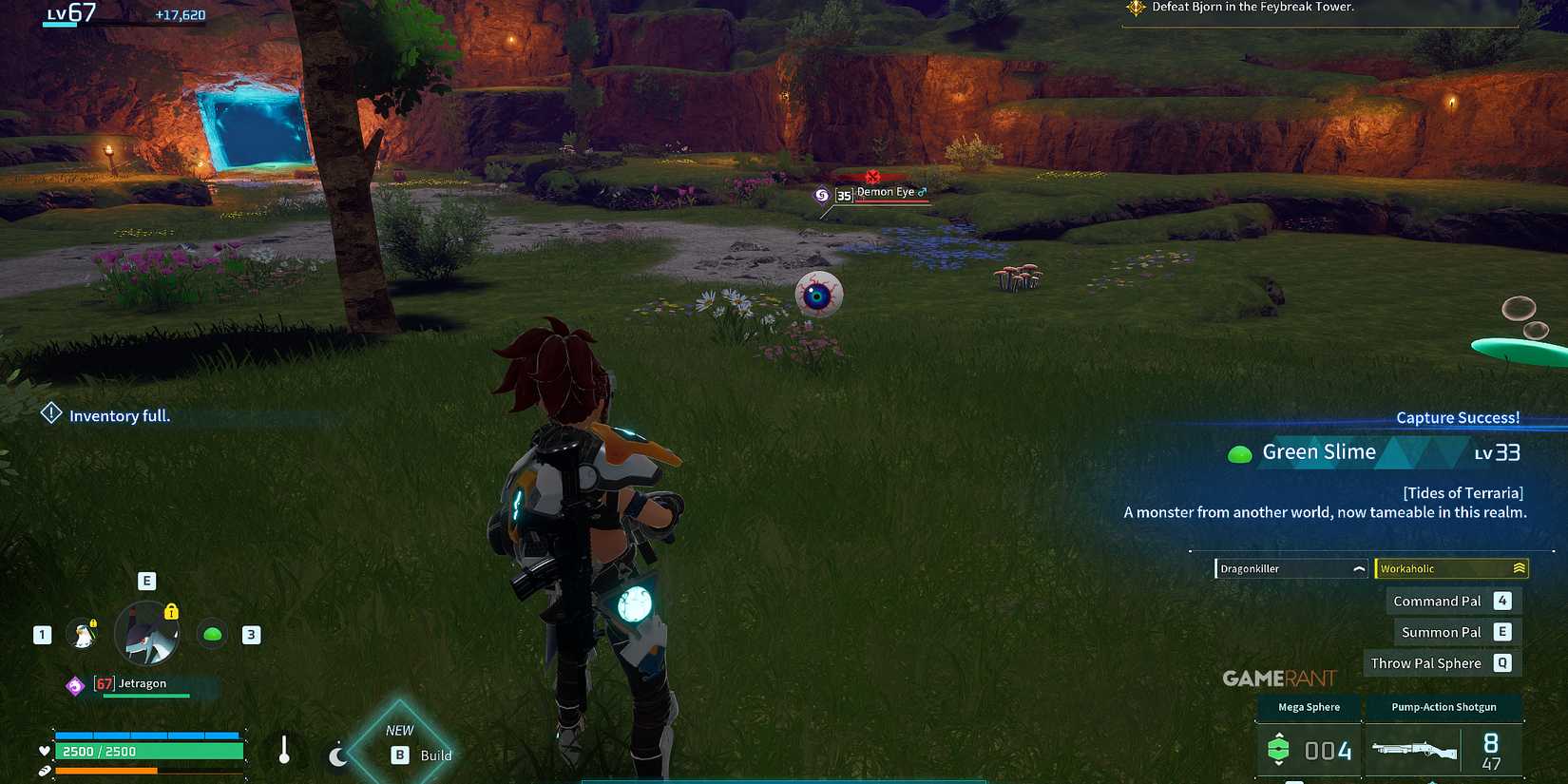This screenshot has height=784, width=1568.
Task: Expand the Workaholic passive skill entry
Action: (1451, 567)
